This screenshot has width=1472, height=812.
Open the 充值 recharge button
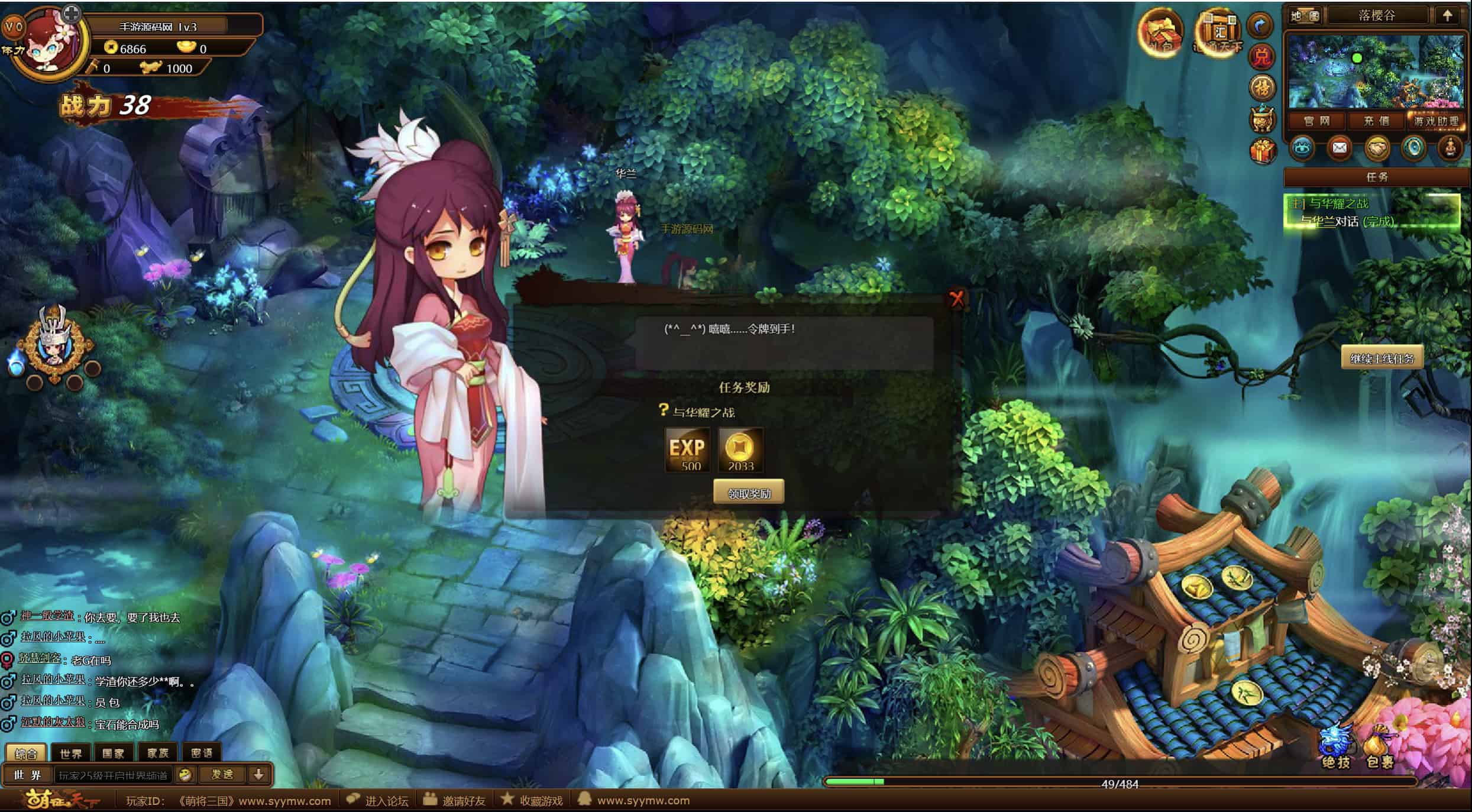[x=1376, y=121]
